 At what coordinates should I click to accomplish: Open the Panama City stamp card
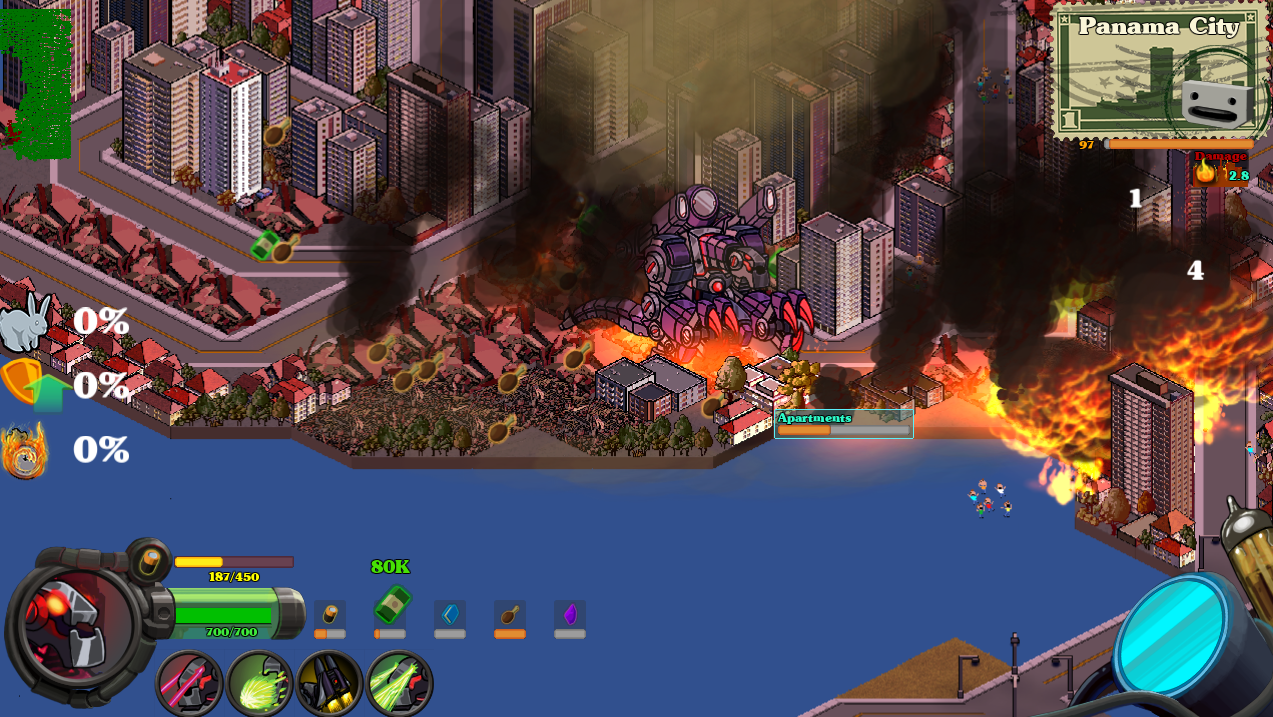click(x=1160, y=70)
